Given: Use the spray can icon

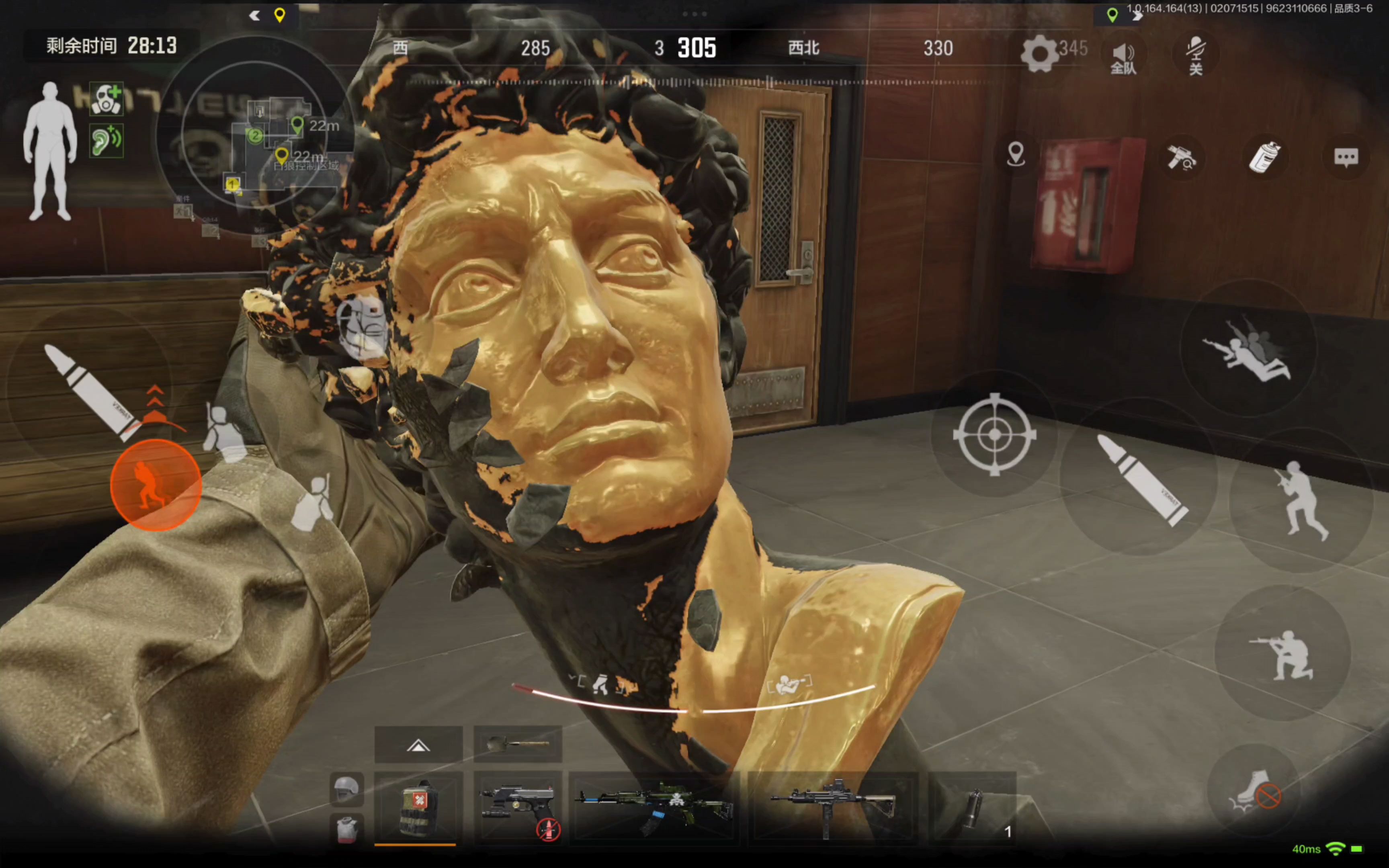Looking at the screenshot, I should tap(1264, 157).
